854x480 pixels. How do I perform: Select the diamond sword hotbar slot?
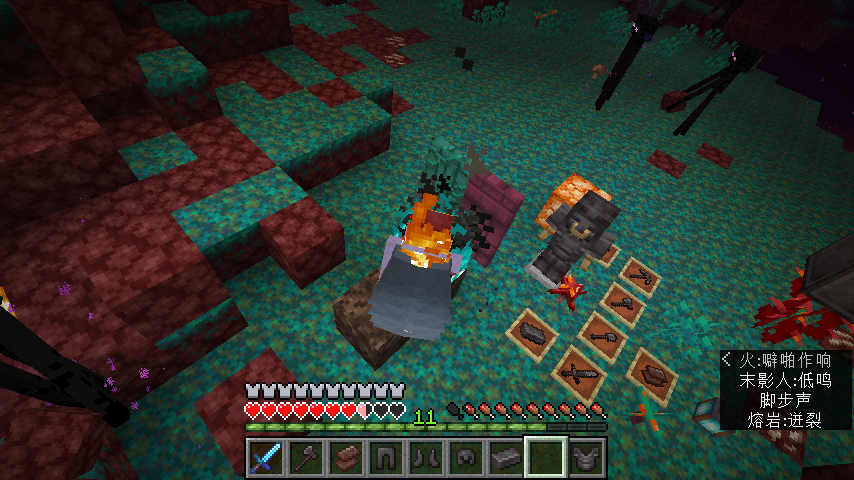click(265, 458)
